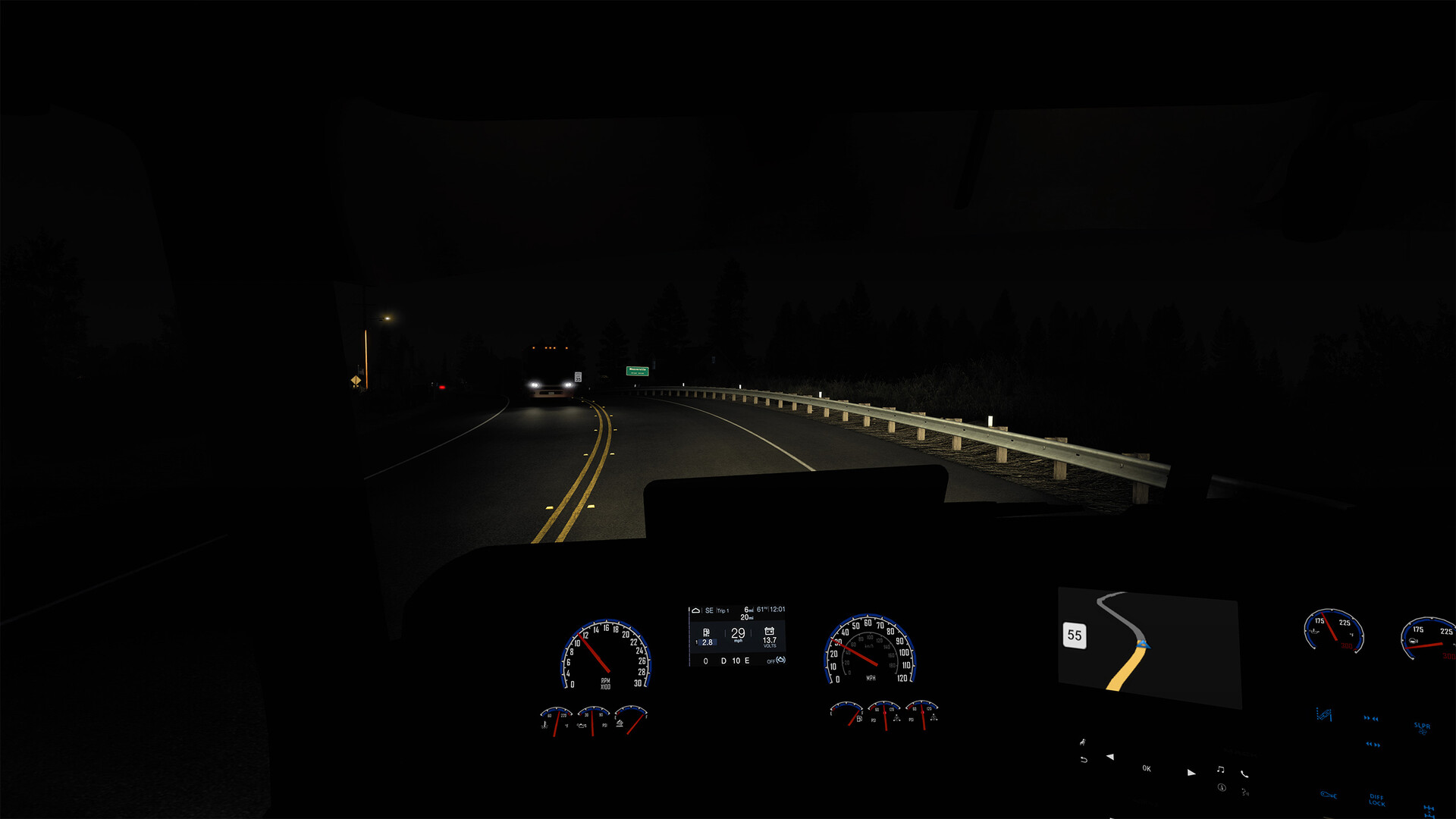Screen dimensions: 1456x819
Task: Click the D gear indicator on the display
Action: (723, 661)
